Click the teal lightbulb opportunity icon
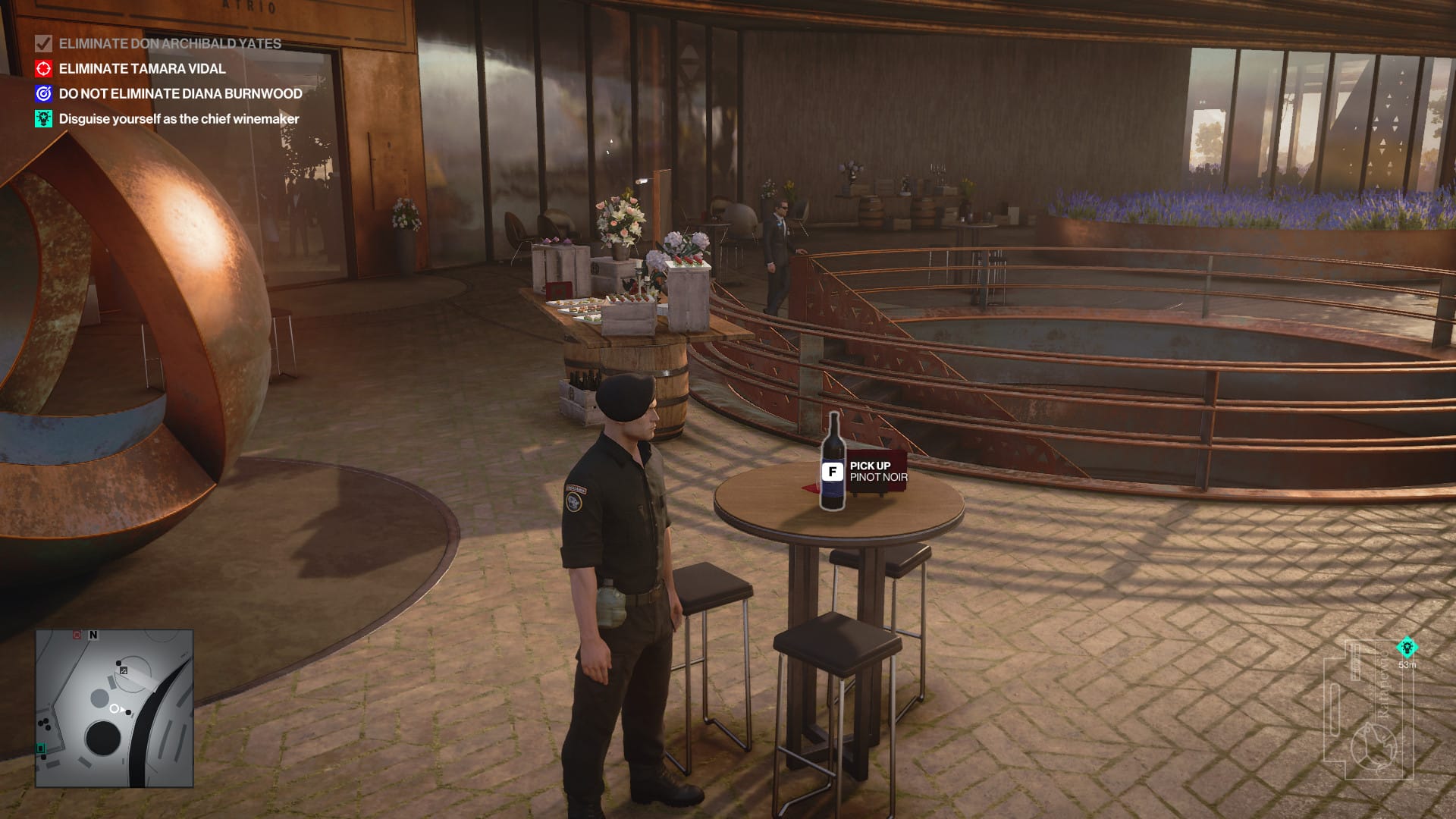Viewport: 1456px width, 819px height. tap(43, 119)
